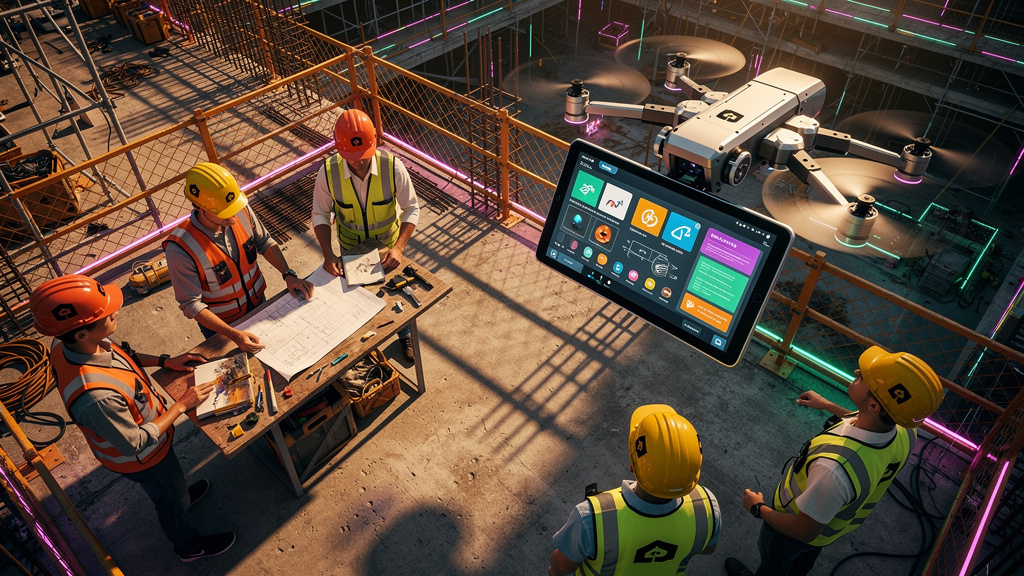Image resolution: width=1024 pixels, height=576 pixels.
Task: Tap the large orange square tile
Action: pos(649,217)
